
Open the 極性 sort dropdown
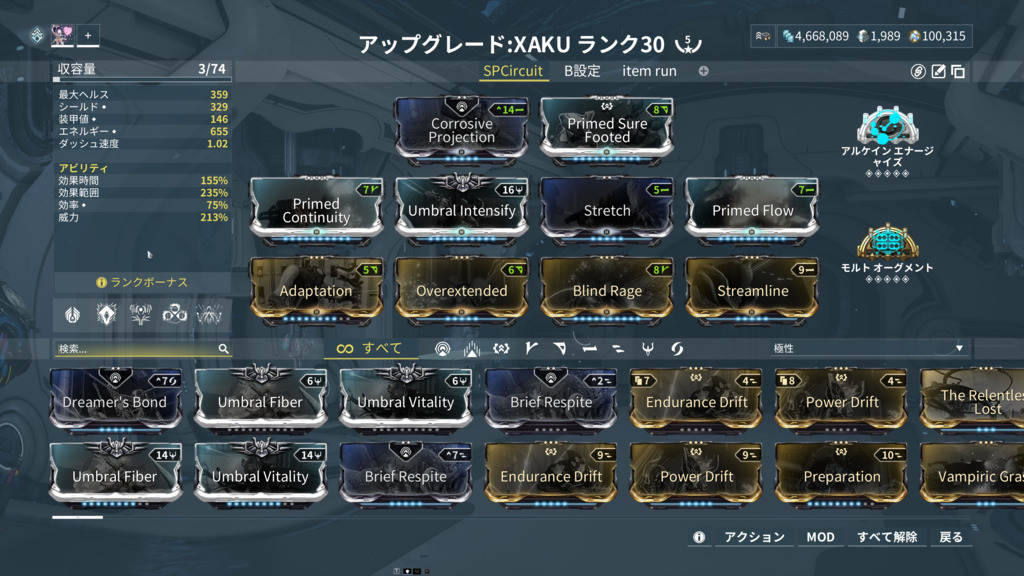tap(868, 348)
